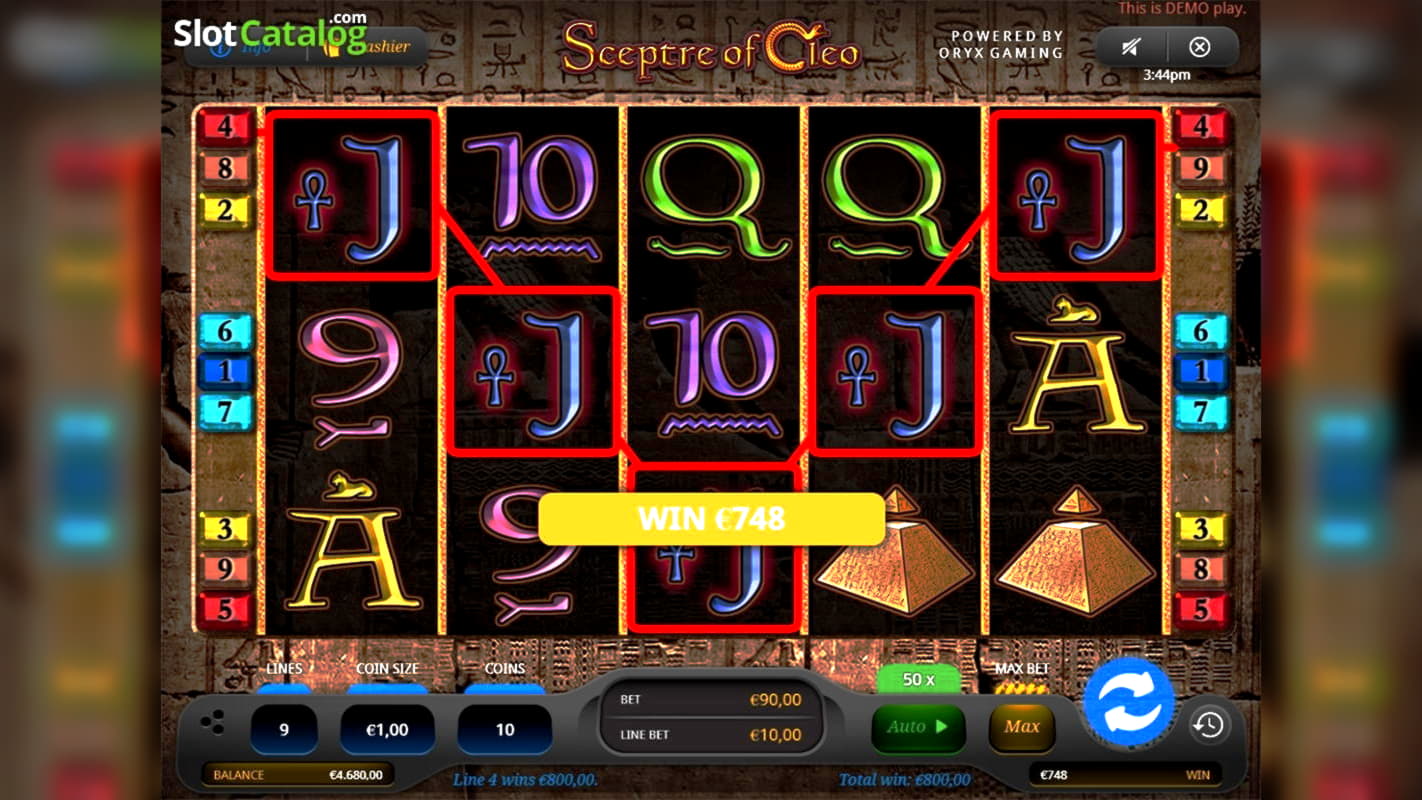The height and width of the screenshot is (800, 1422).
Task: Open the COINS selector showing 10
Action: (504, 728)
